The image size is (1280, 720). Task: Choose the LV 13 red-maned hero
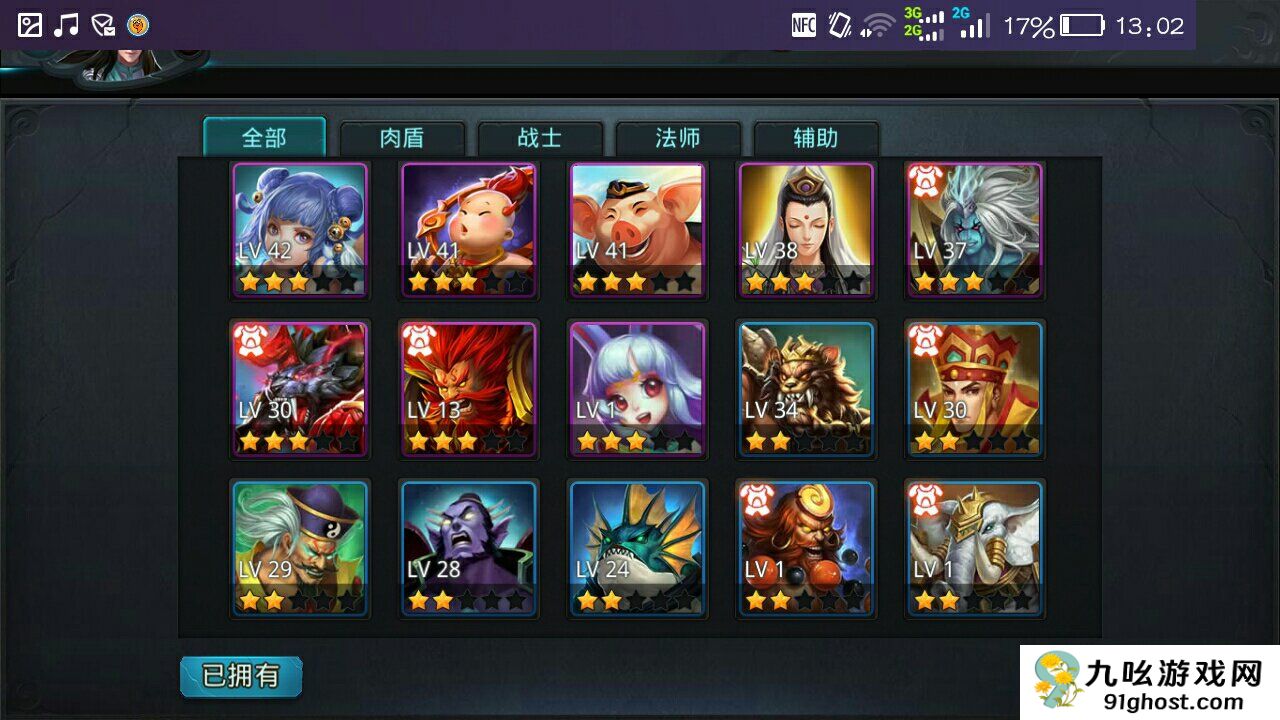point(469,389)
